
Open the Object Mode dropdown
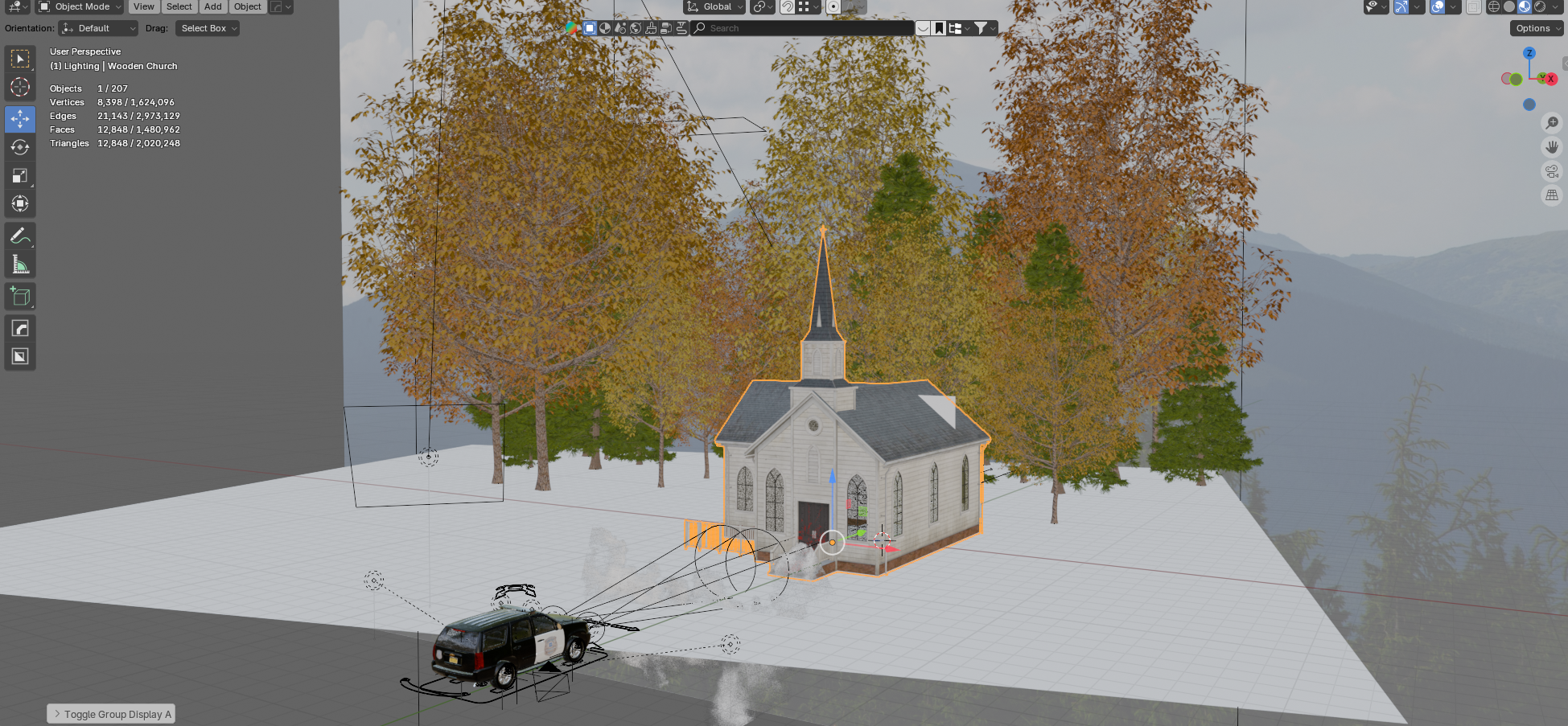pyautogui.click(x=80, y=6)
